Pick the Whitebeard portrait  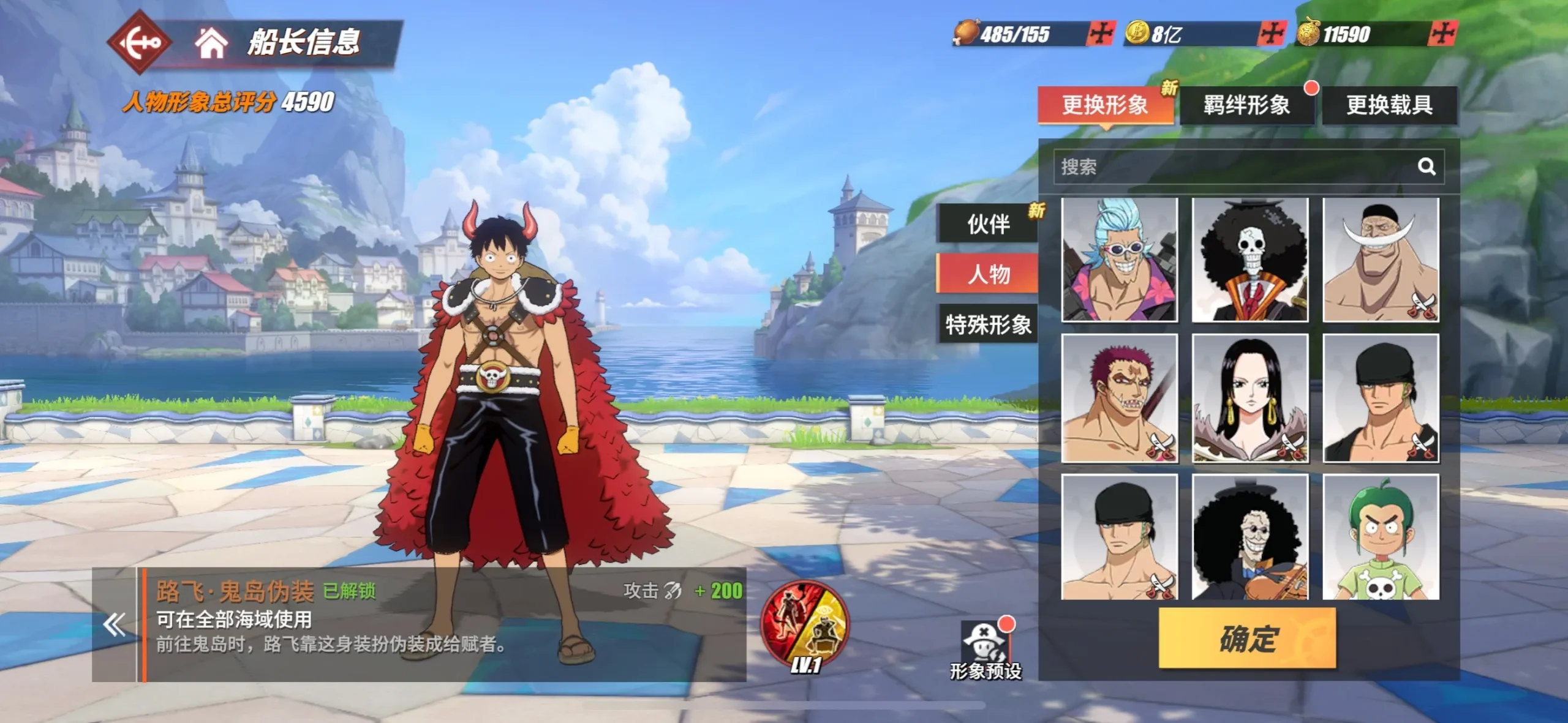pyautogui.click(x=1381, y=260)
